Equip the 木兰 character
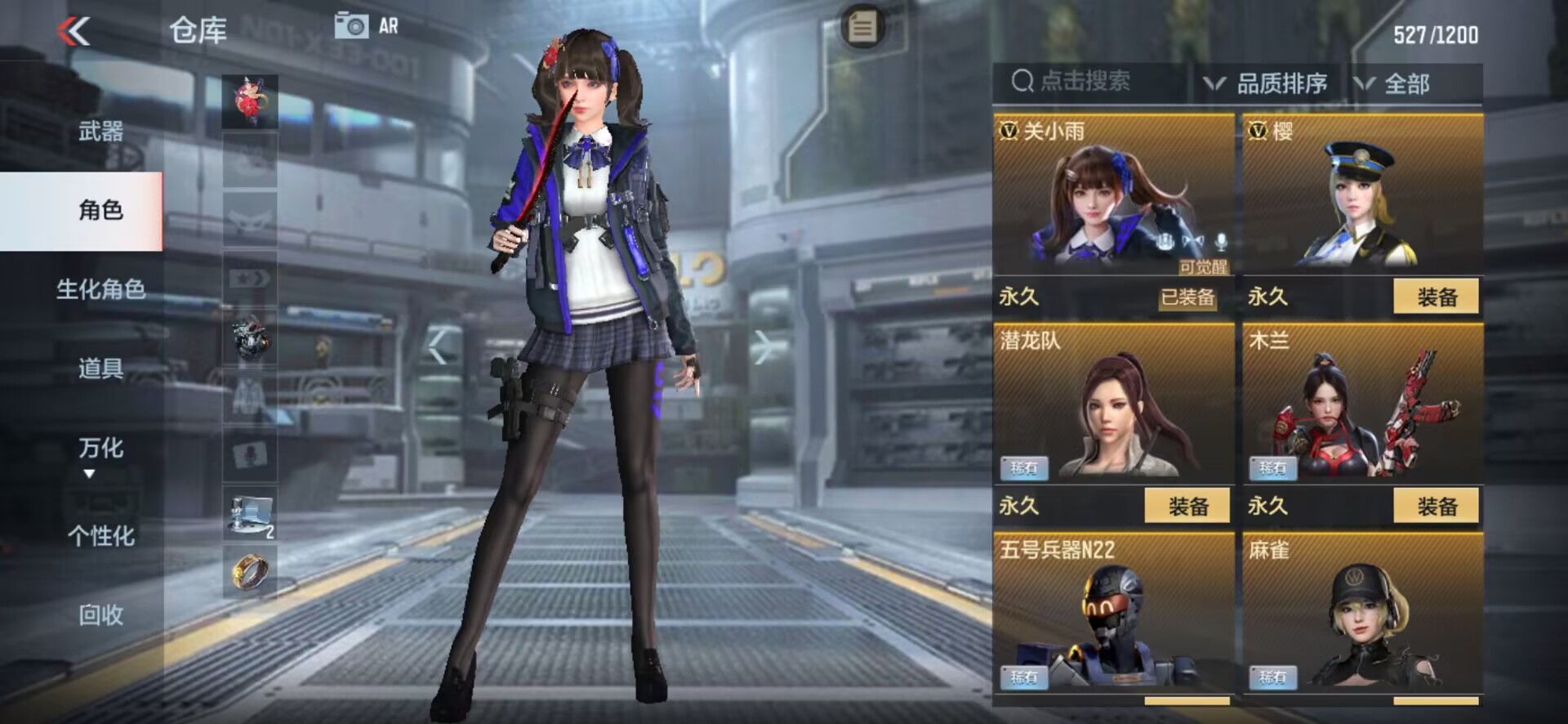The height and width of the screenshot is (724, 1568). [1436, 506]
